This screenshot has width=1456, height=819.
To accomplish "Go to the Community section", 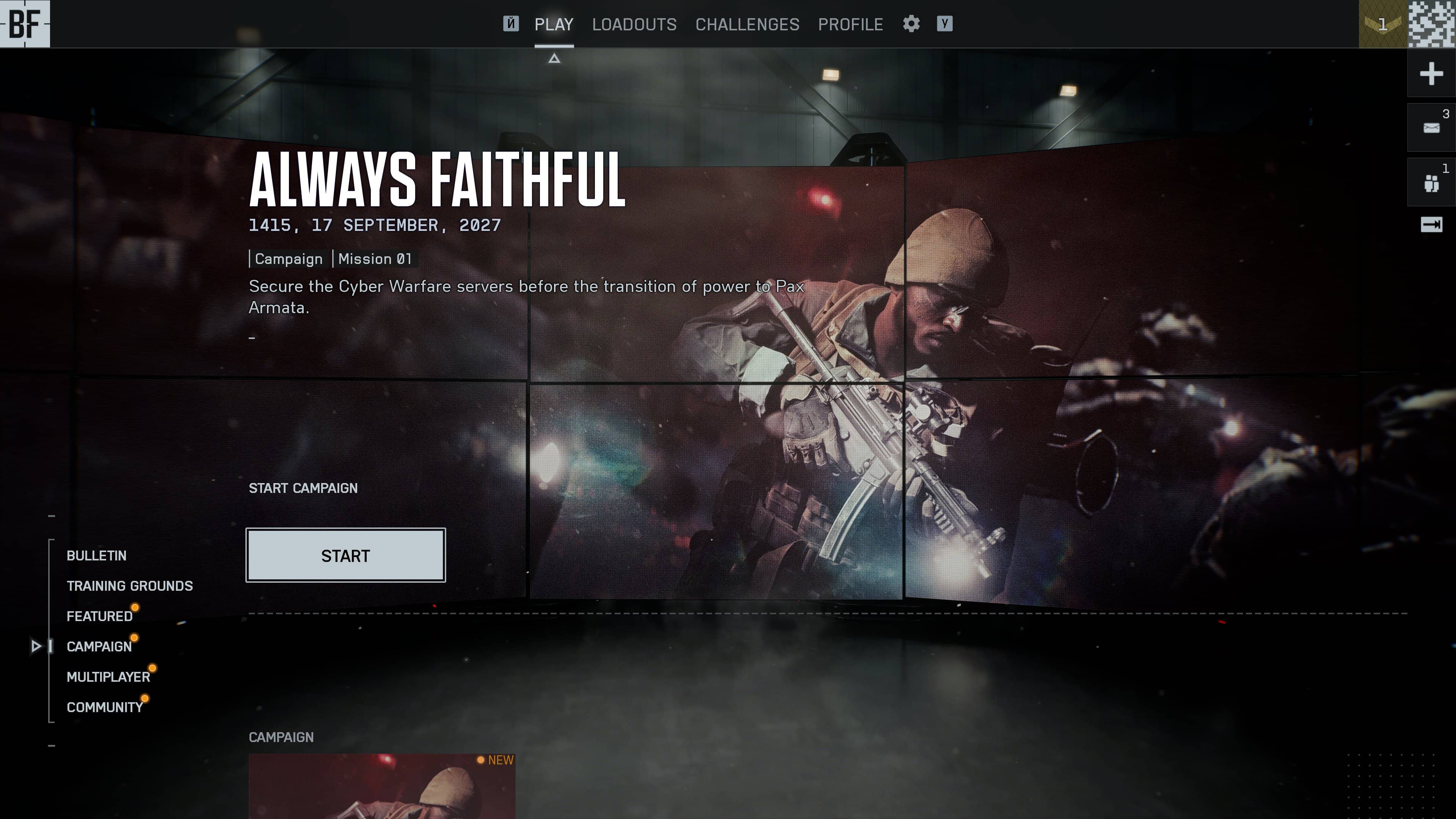I will pyautogui.click(x=105, y=707).
